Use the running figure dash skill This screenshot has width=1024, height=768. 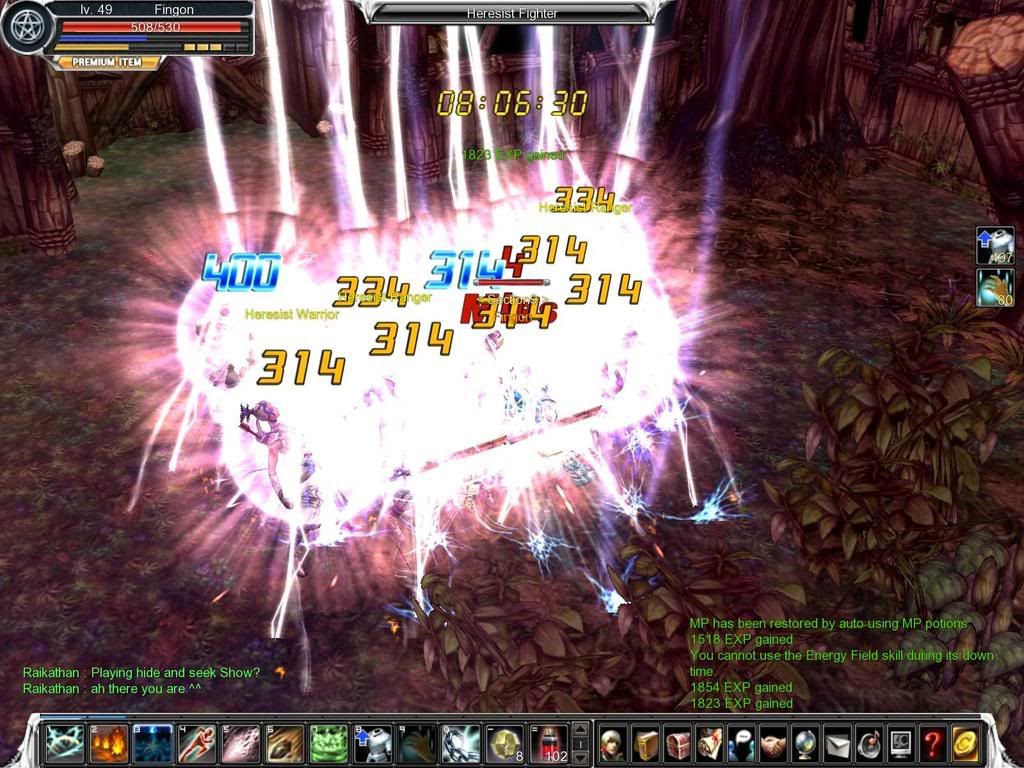pyautogui.click(x=196, y=744)
